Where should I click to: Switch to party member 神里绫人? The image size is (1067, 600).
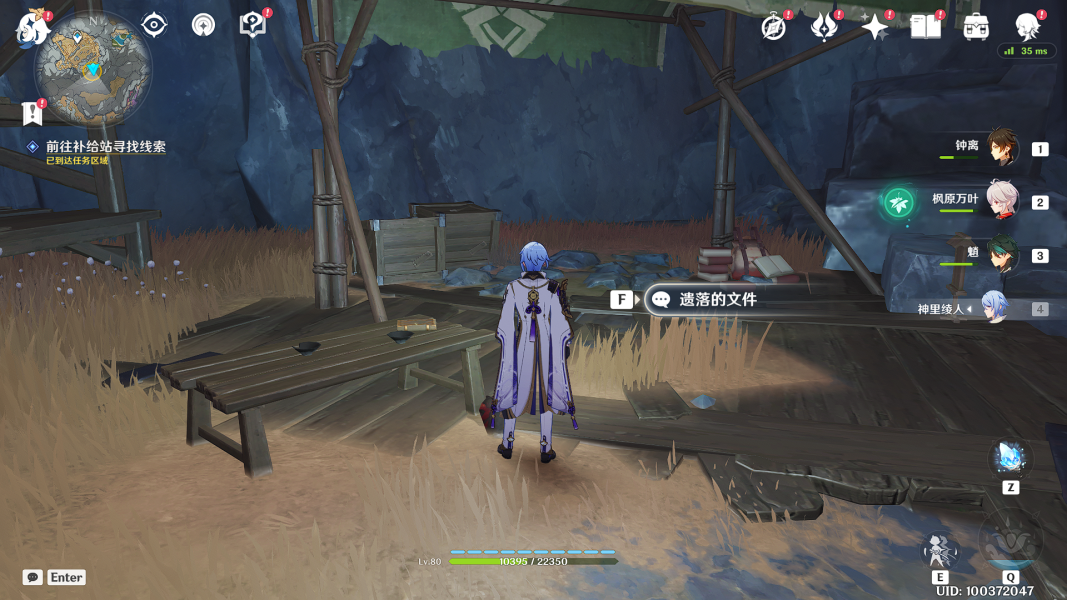pos(993,308)
